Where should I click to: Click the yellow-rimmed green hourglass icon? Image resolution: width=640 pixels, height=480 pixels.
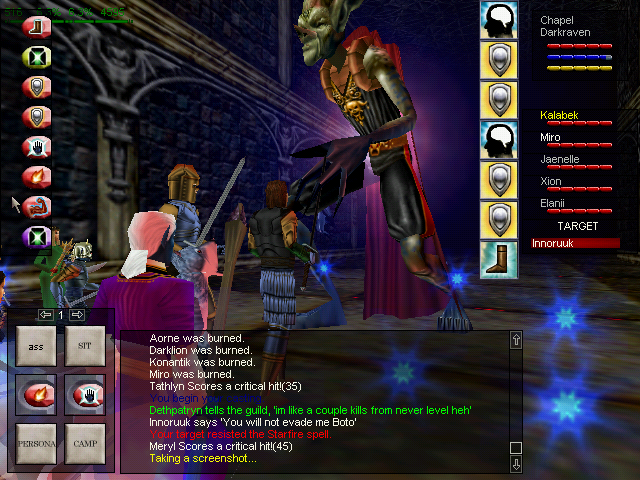(x=37, y=57)
